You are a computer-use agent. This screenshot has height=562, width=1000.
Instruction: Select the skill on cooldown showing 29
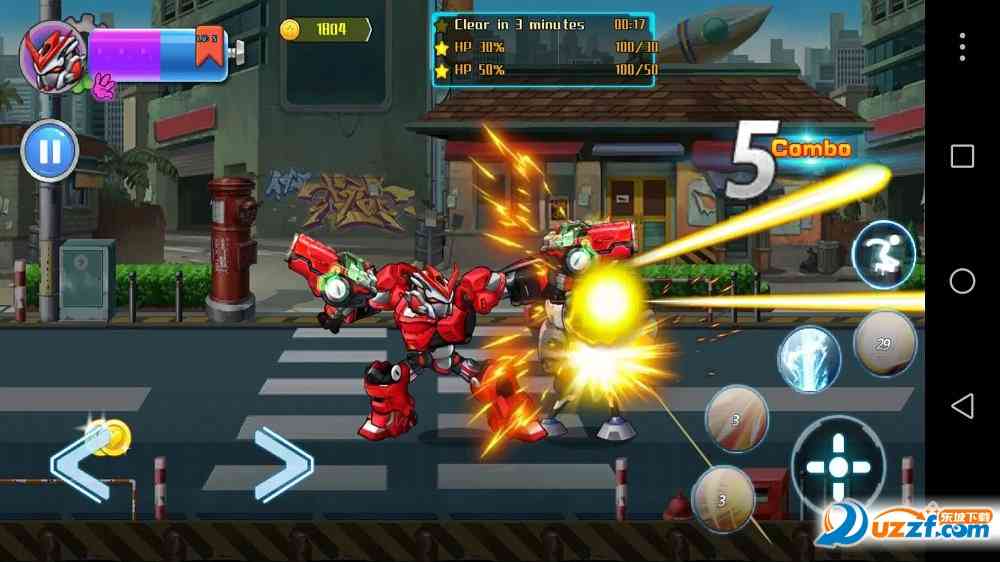click(x=884, y=343)
